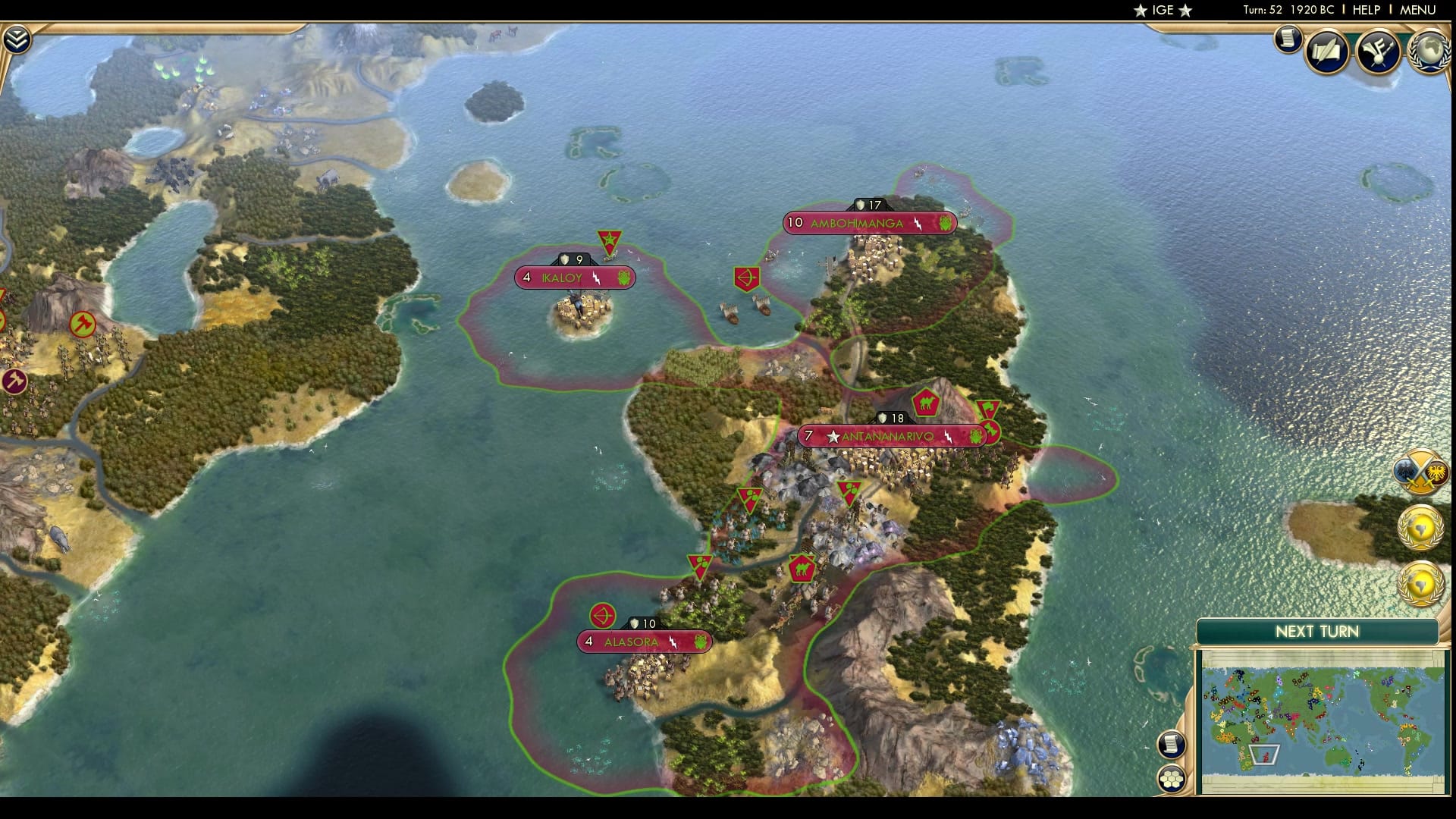Open the IGE in-game editor
Viewport: 1456px width, 819px height.
(1163, 10)
